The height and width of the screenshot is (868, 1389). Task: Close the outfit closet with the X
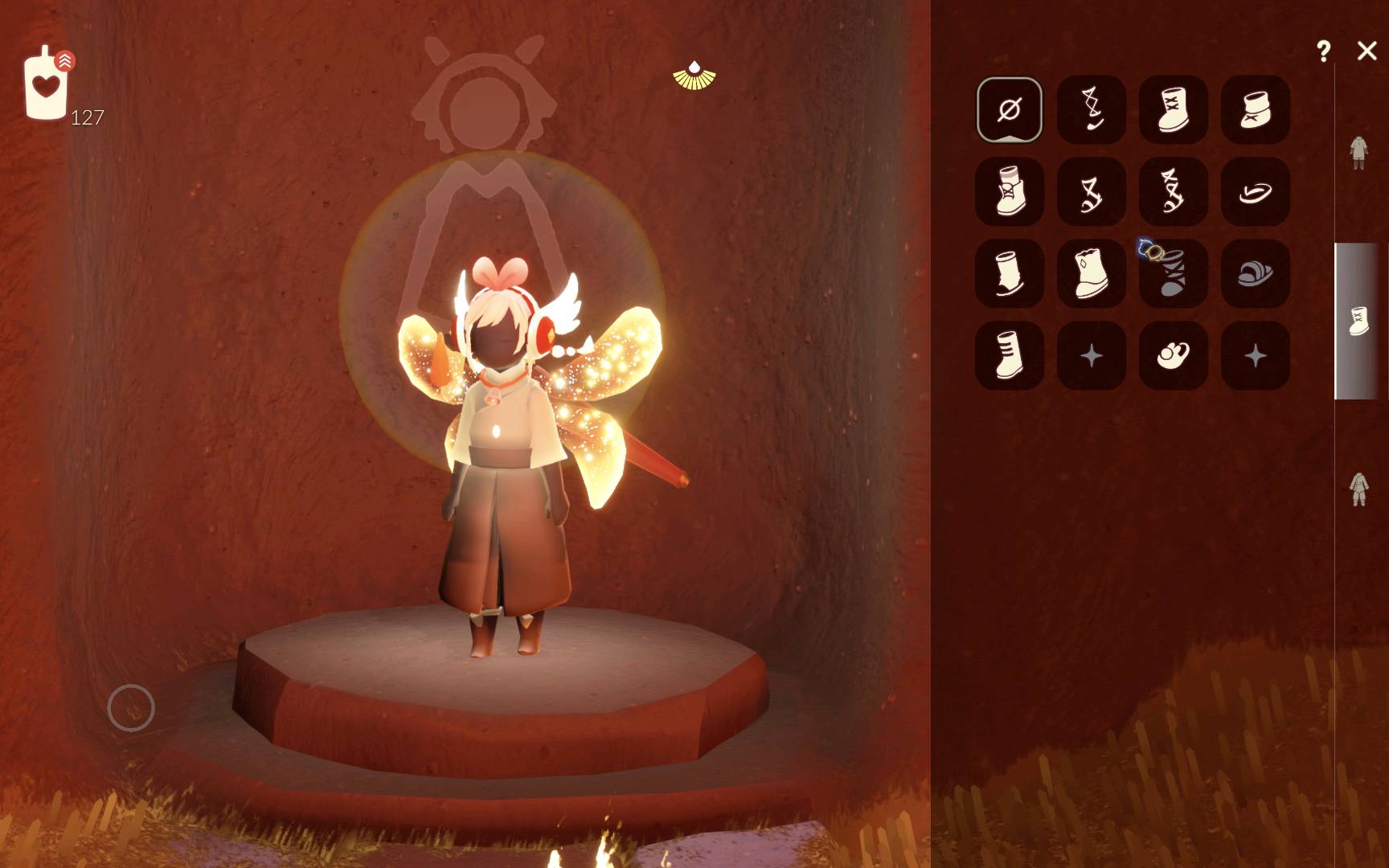click(x=1366, y=51)
